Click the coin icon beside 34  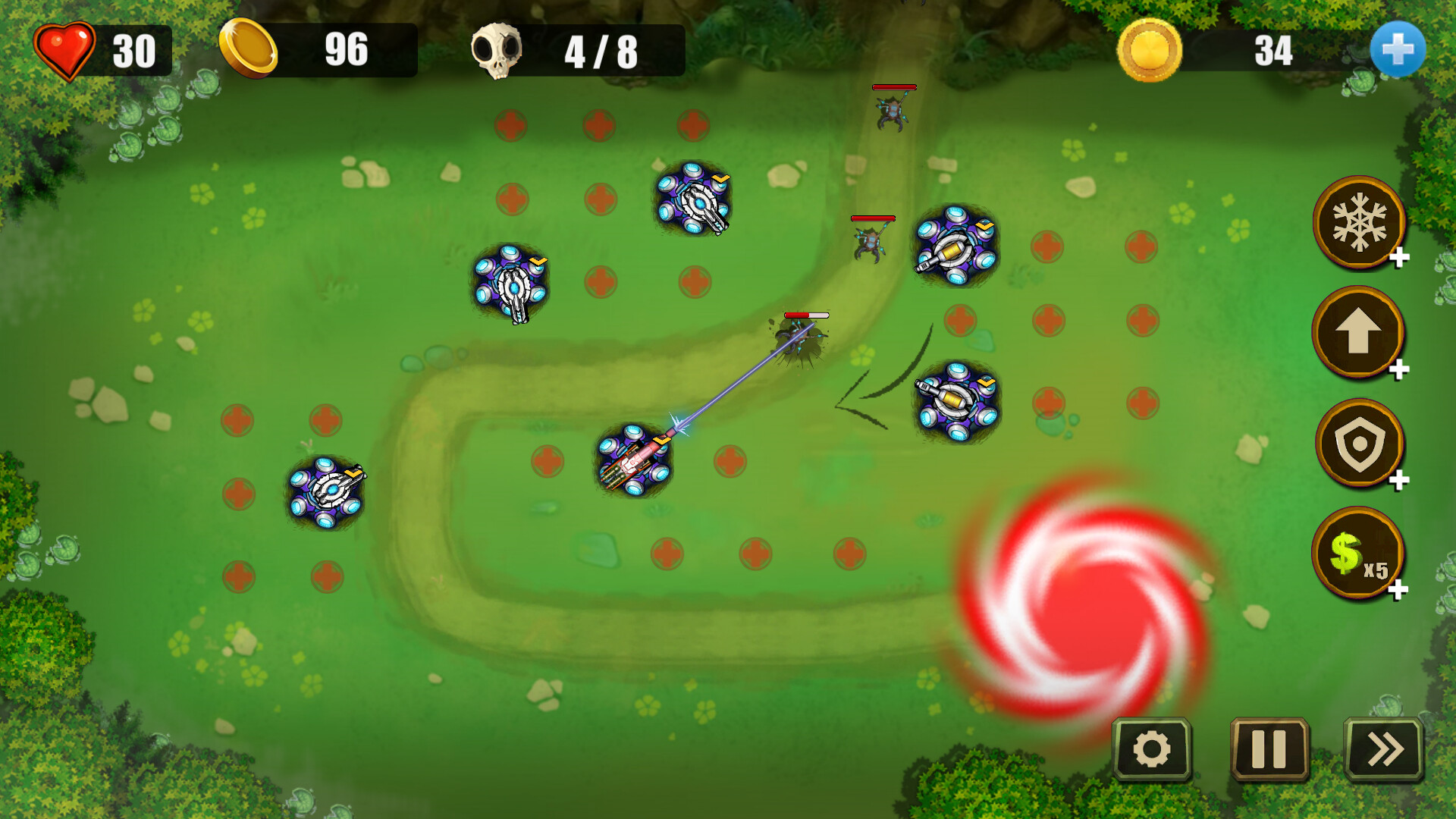coord(1153,48)
